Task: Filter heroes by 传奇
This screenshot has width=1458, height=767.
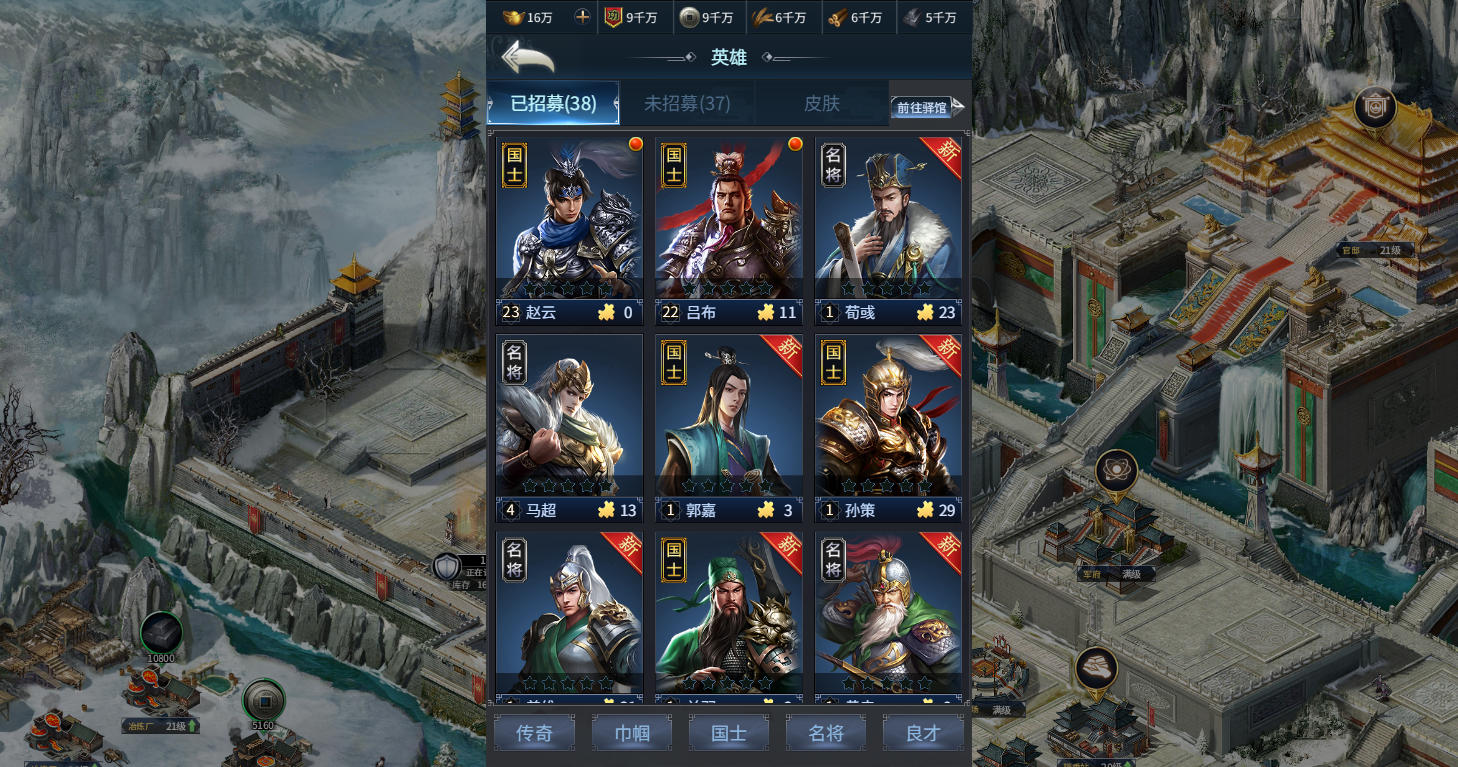Action: coord(534,733)
